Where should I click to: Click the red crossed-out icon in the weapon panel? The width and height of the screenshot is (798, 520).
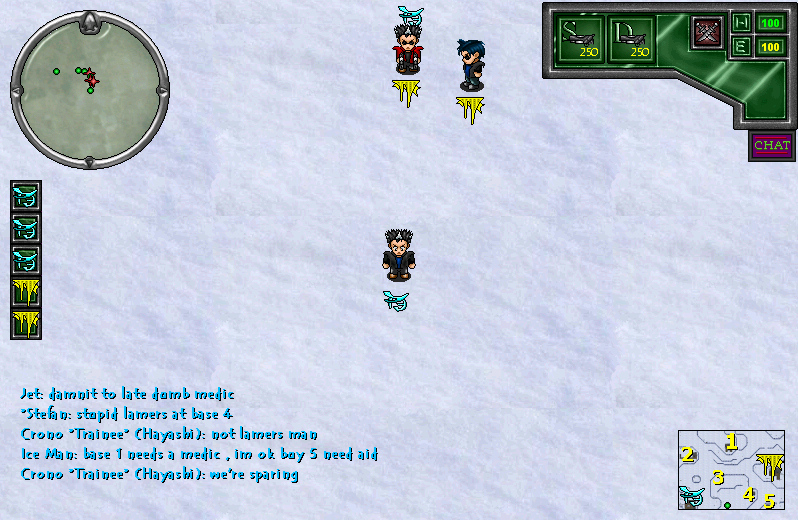point(708,32)
